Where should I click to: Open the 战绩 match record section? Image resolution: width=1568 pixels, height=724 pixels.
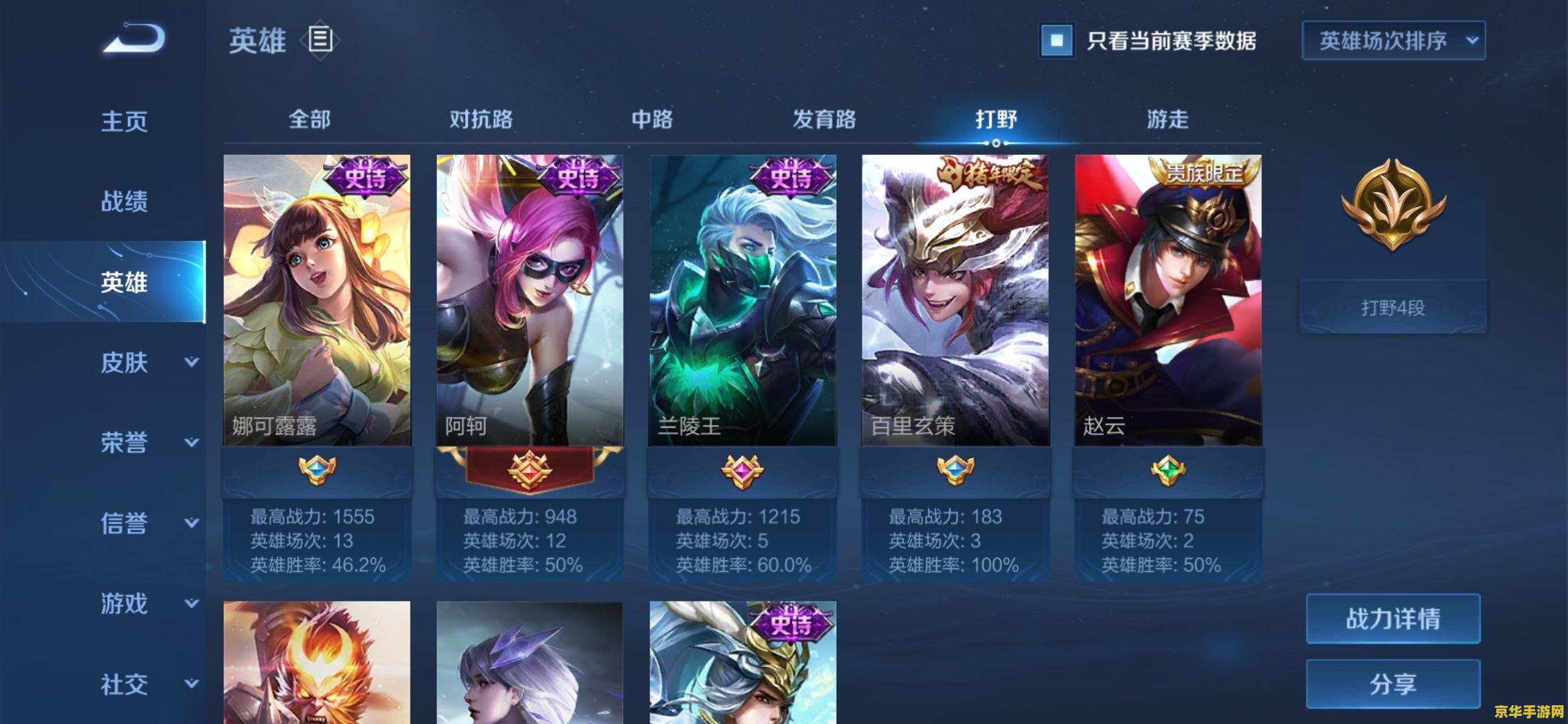pyautogui.click(x=124, y=201)
